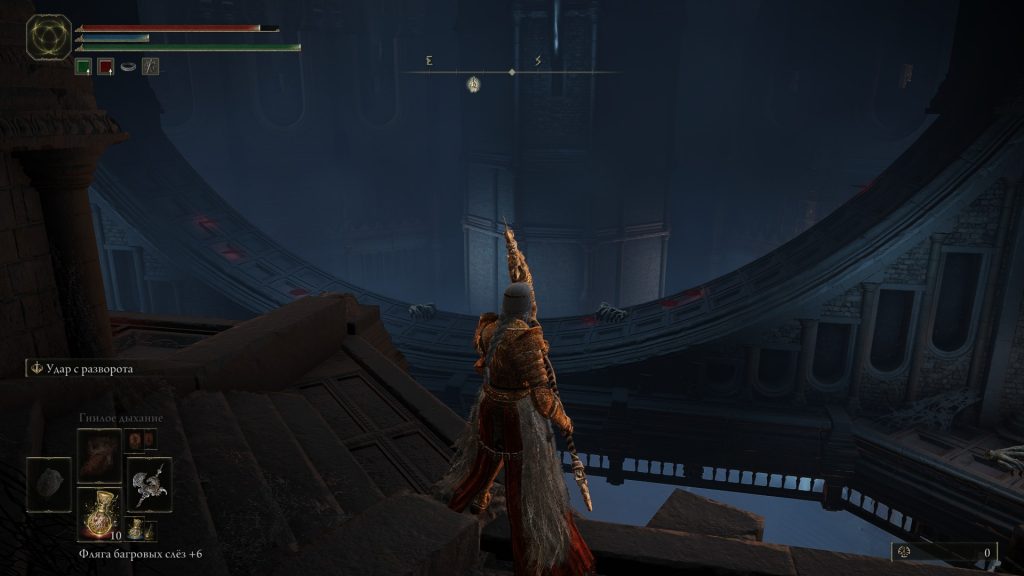Image resolution: width=1024 pixels, height=576 pixels.
Task: Click the rune counter box
Action: [944, 552]
